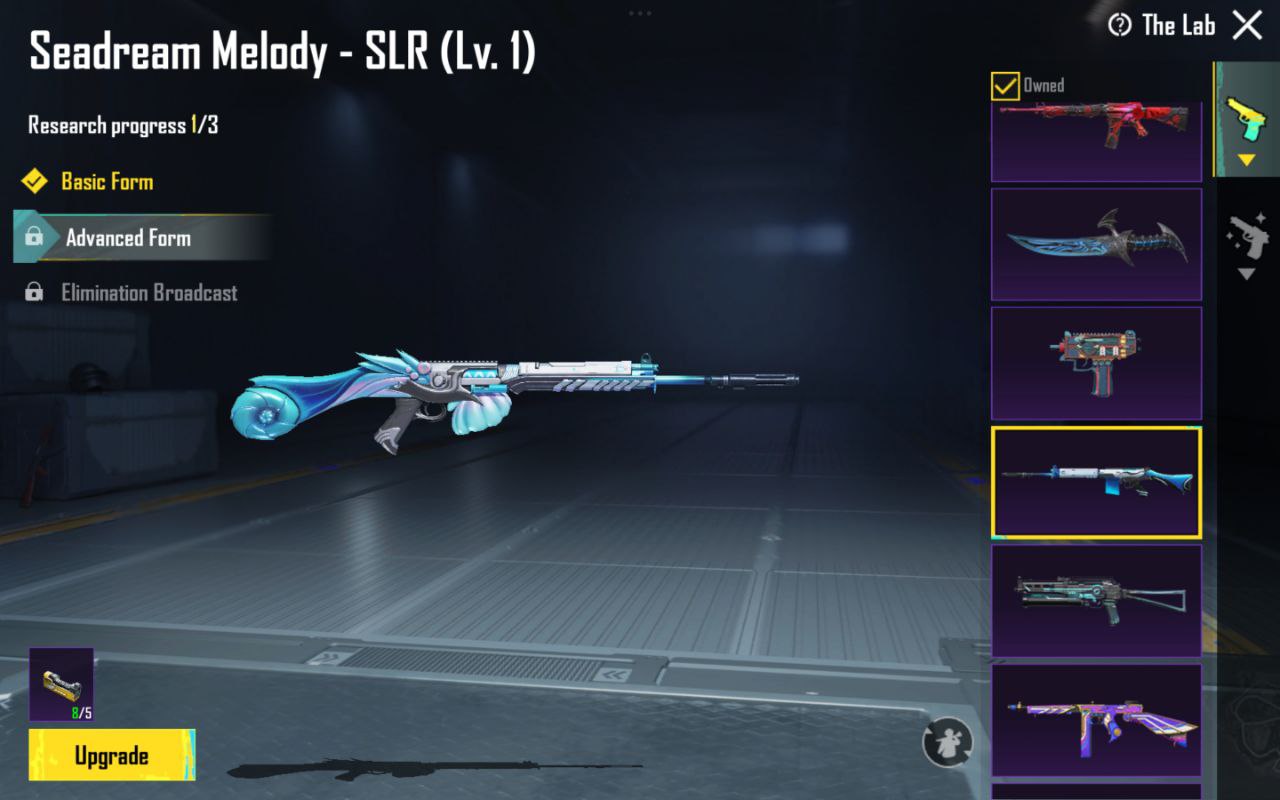Upgrade the Seadream Melody SLR

click(x=112, y=755)
